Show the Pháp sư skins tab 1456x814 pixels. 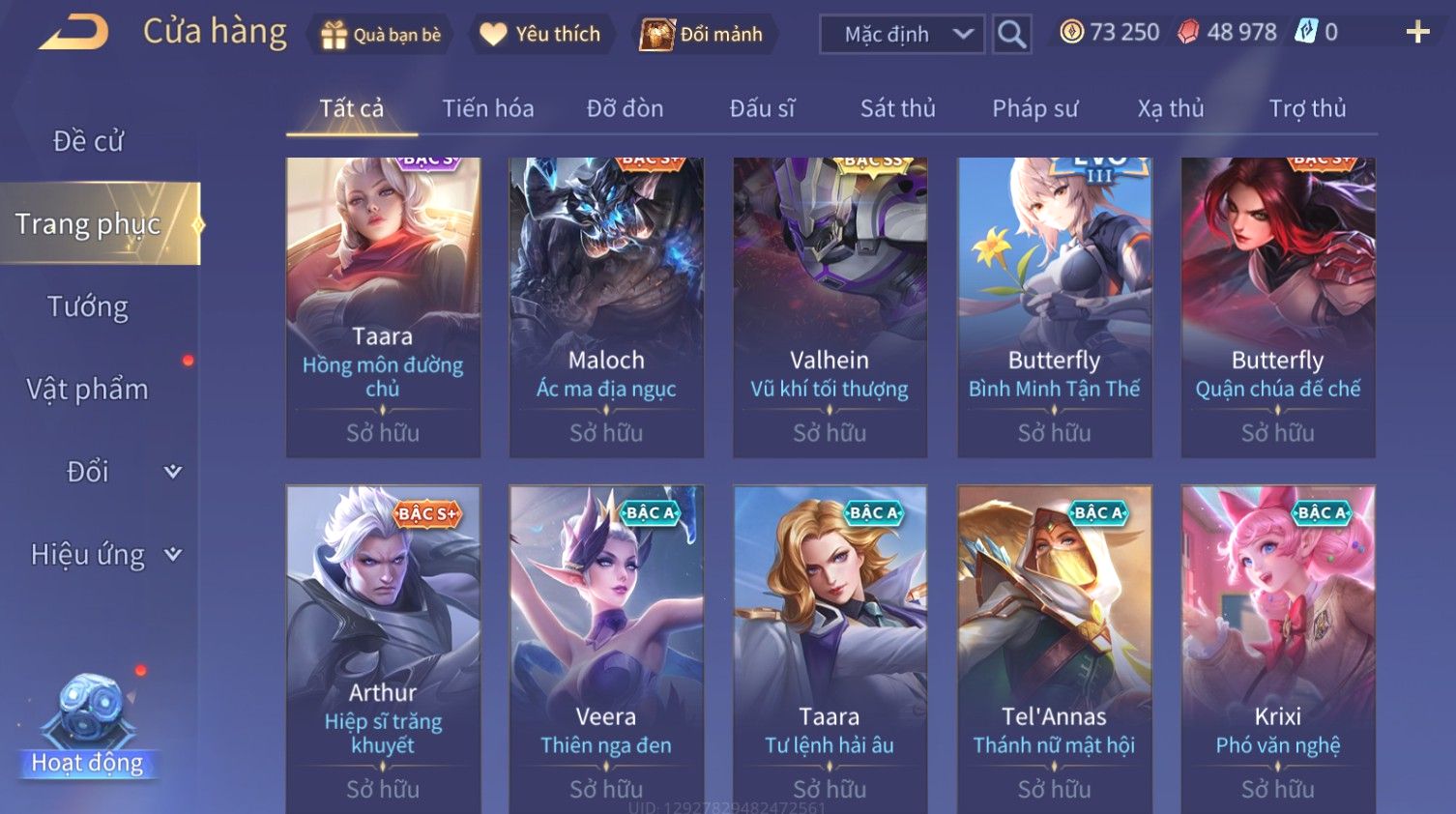point(1034,108)
